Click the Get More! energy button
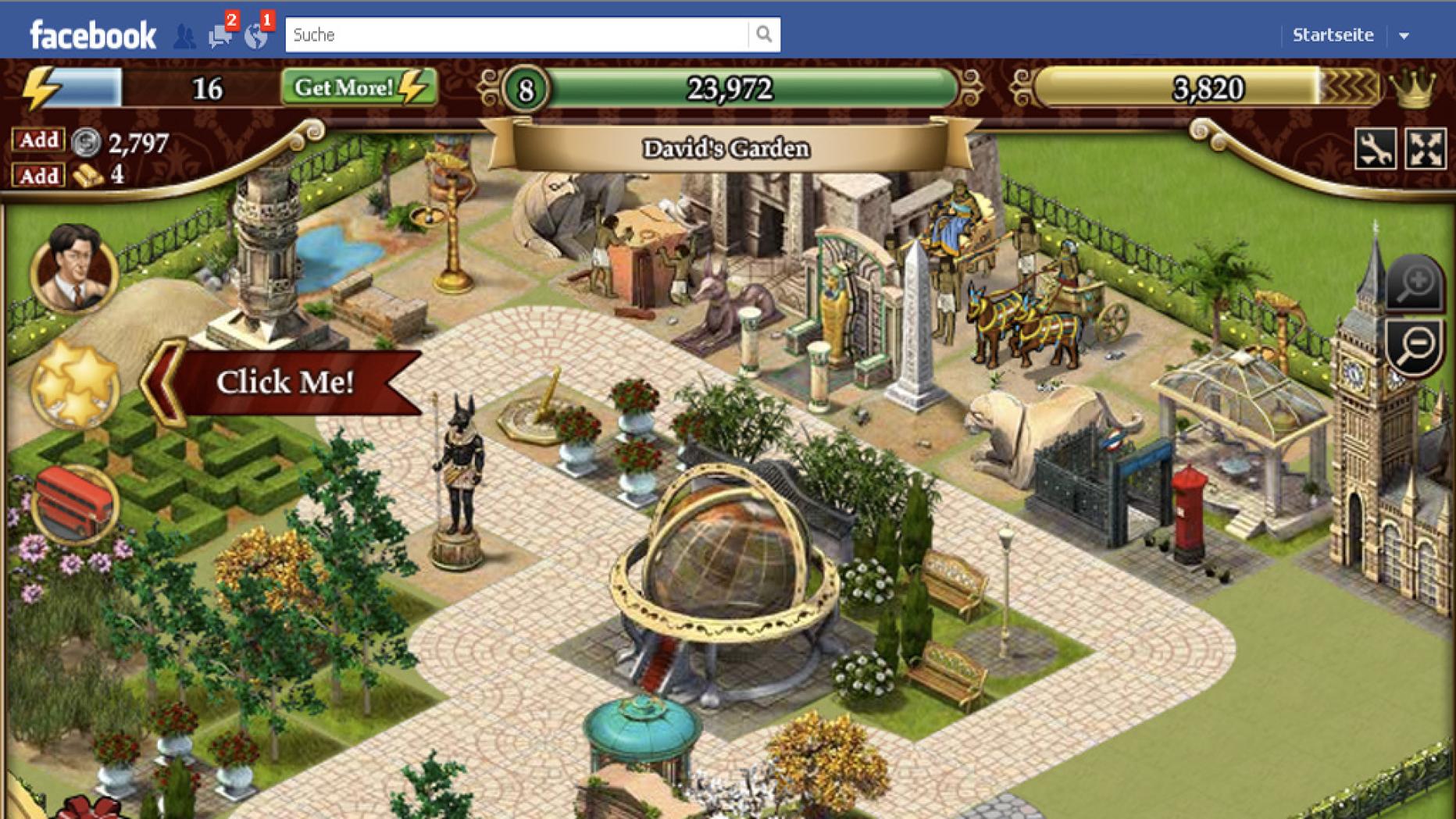The width and height of the screenshot is (1456, 819). [359, 87]
